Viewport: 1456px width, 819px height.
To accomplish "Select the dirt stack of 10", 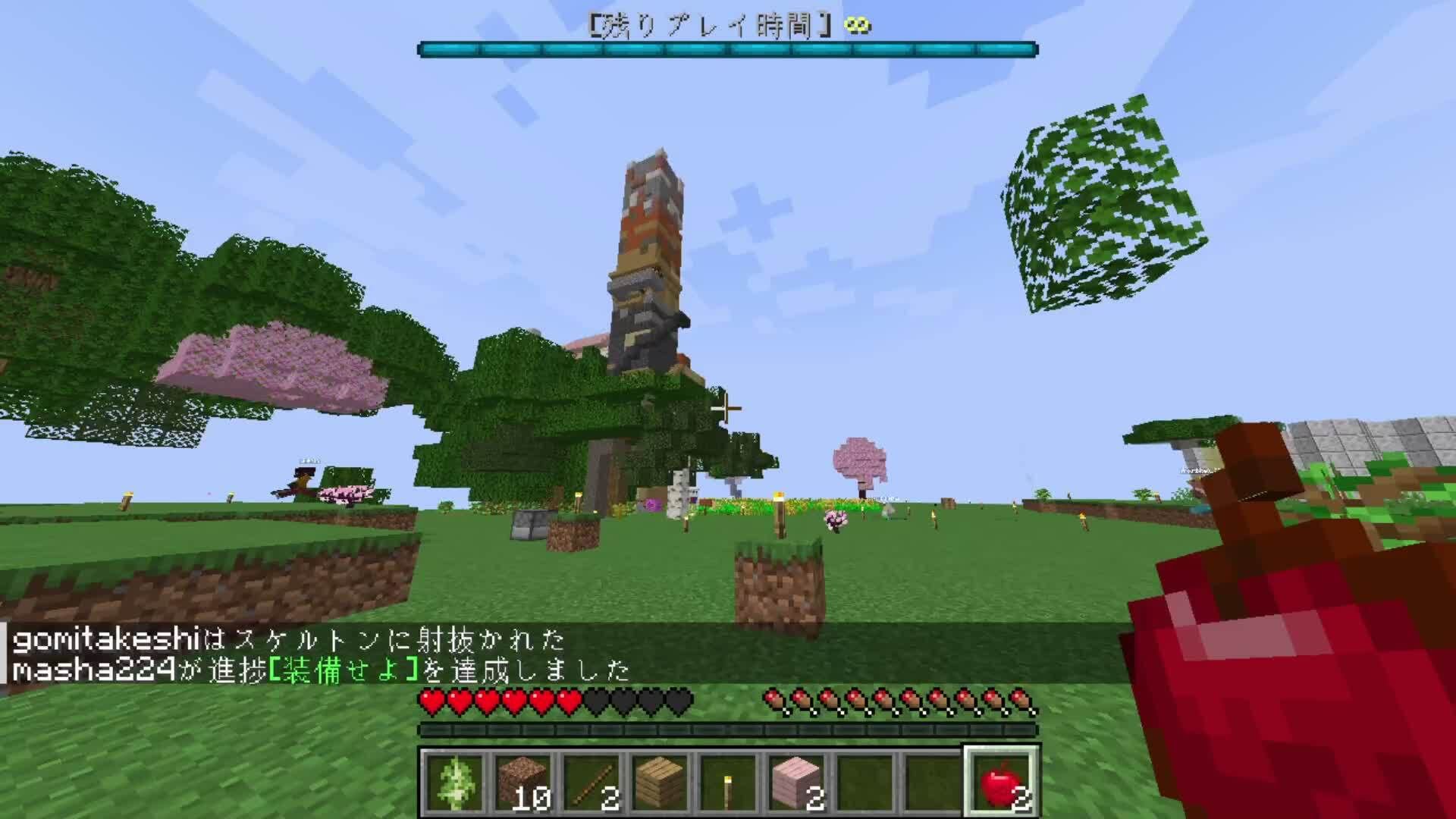I will coord(523,777).
